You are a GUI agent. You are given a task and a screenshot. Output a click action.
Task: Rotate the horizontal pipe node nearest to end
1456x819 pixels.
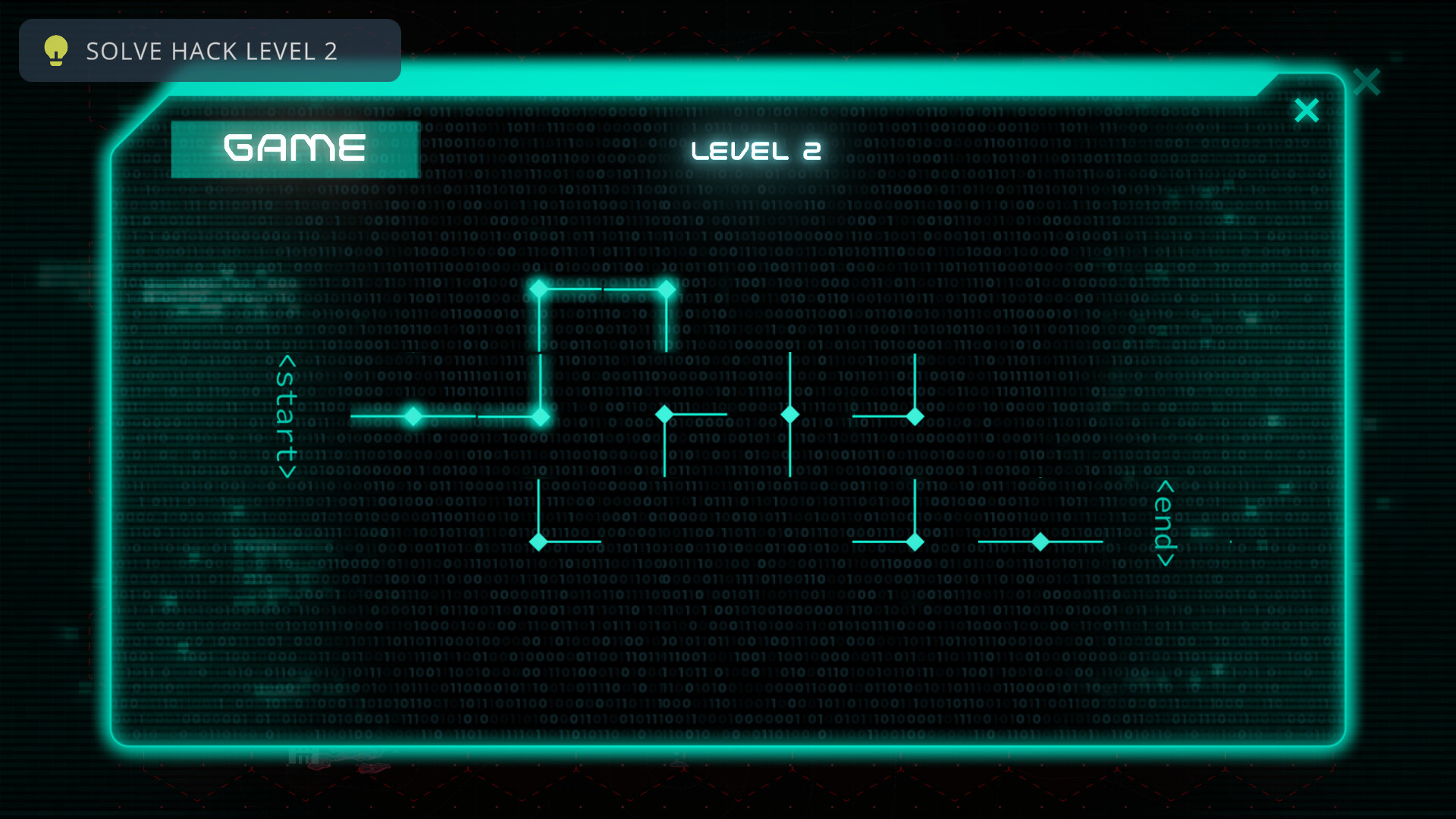point(1040,542)
